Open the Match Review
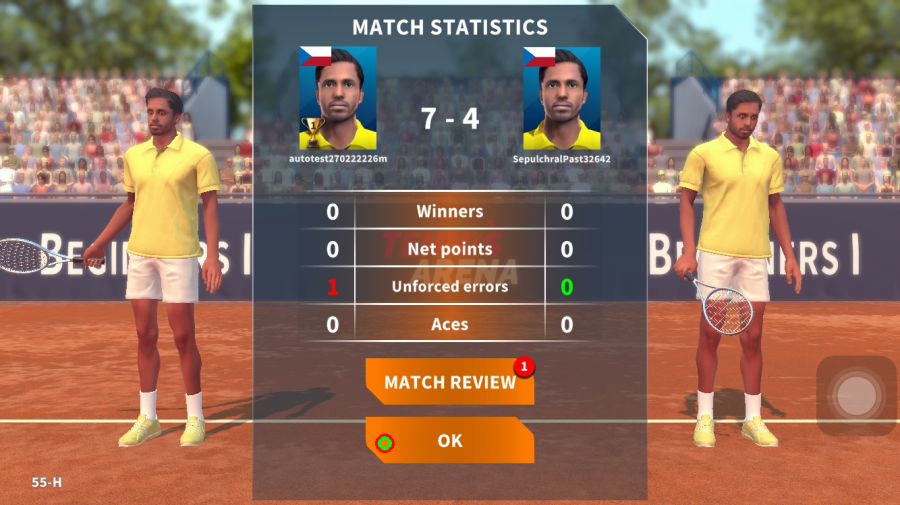900x505 pixels. click(x=449, y=382)
